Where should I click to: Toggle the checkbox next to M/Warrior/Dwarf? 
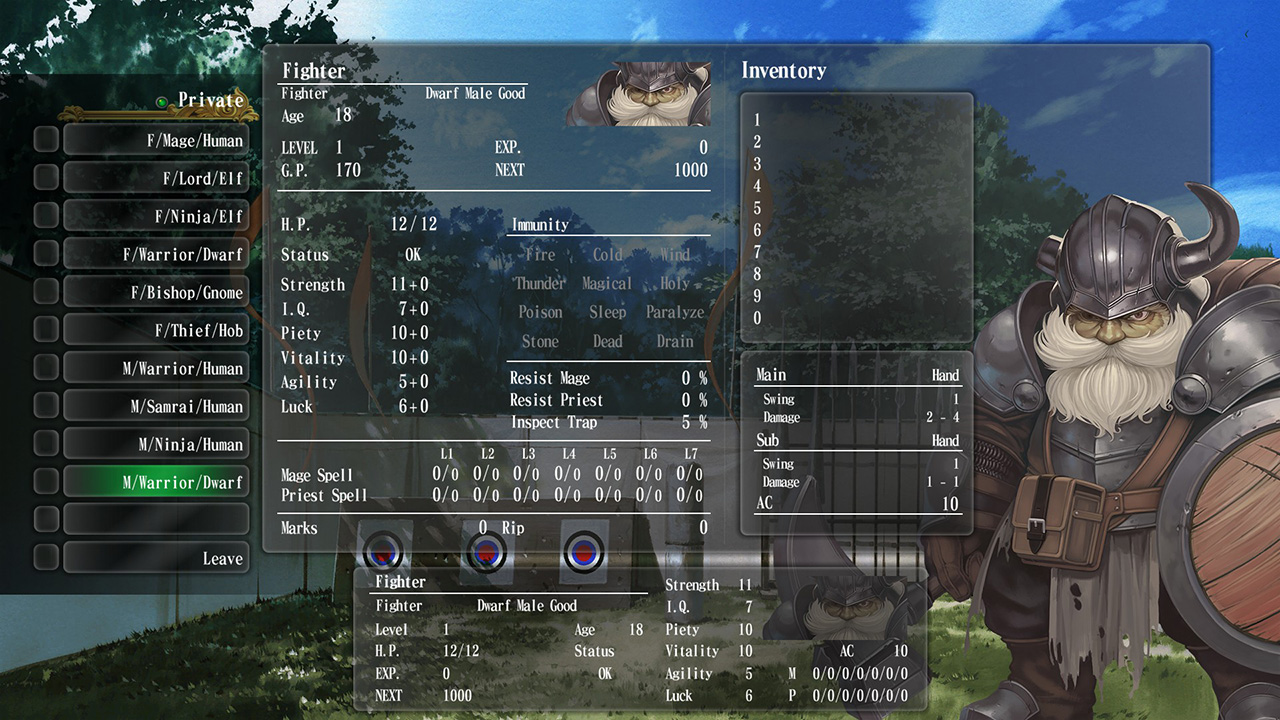click(44, 481)
